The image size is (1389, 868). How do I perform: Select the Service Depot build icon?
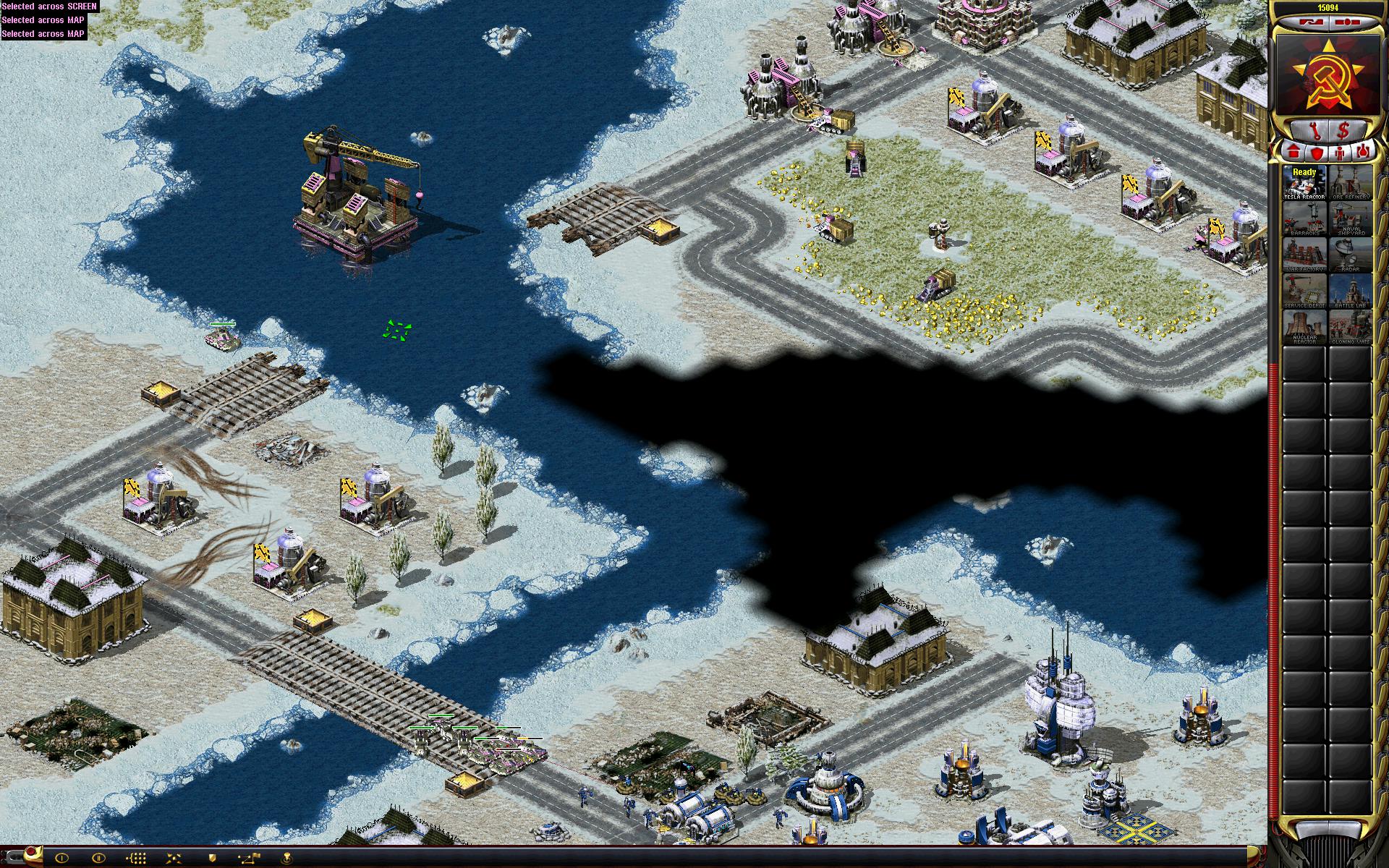(1304, 291)
